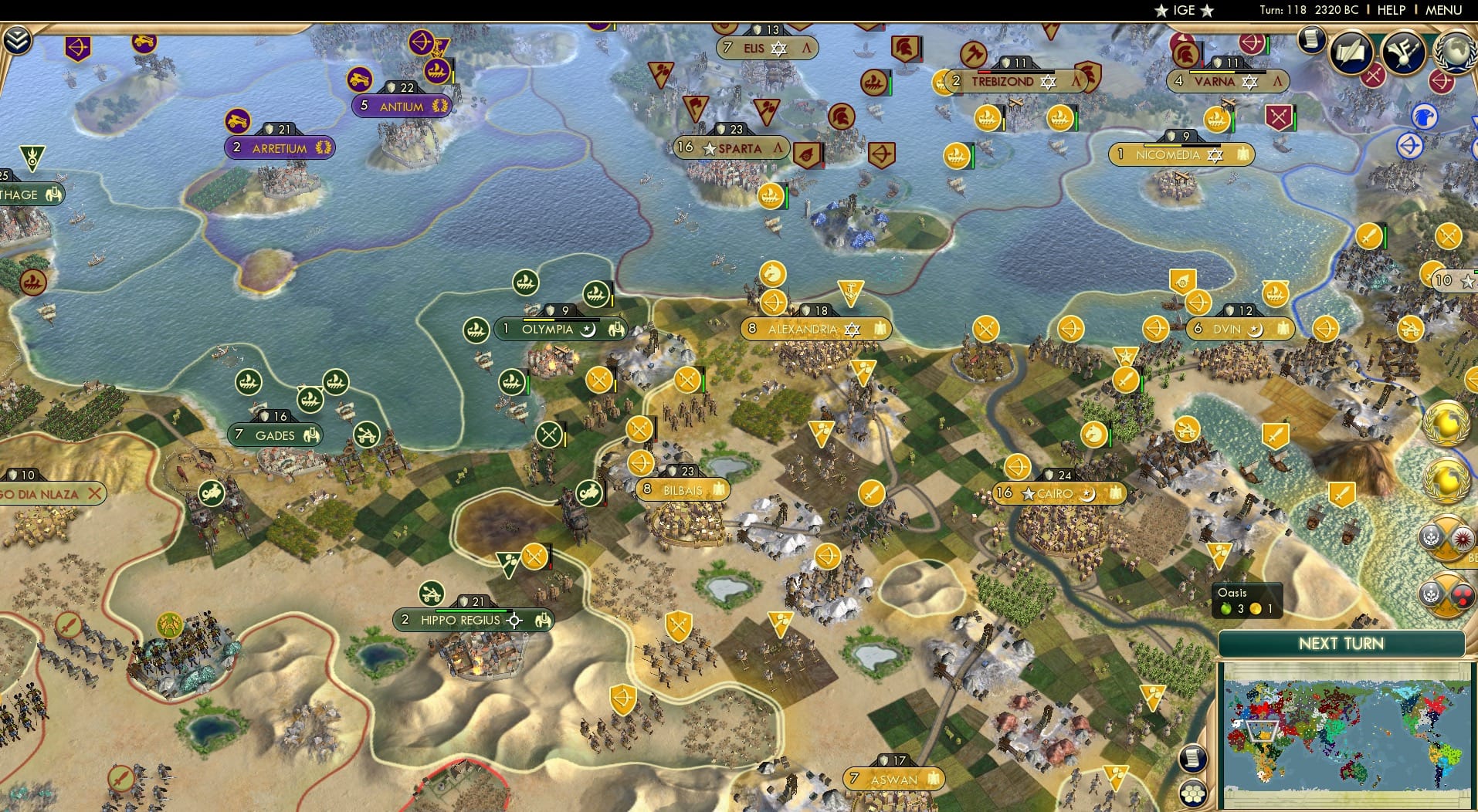The height and width of the screenshot is (812, 1478).
Task: Select a green trireme unit icon near Gades
Action: (249, 381)
